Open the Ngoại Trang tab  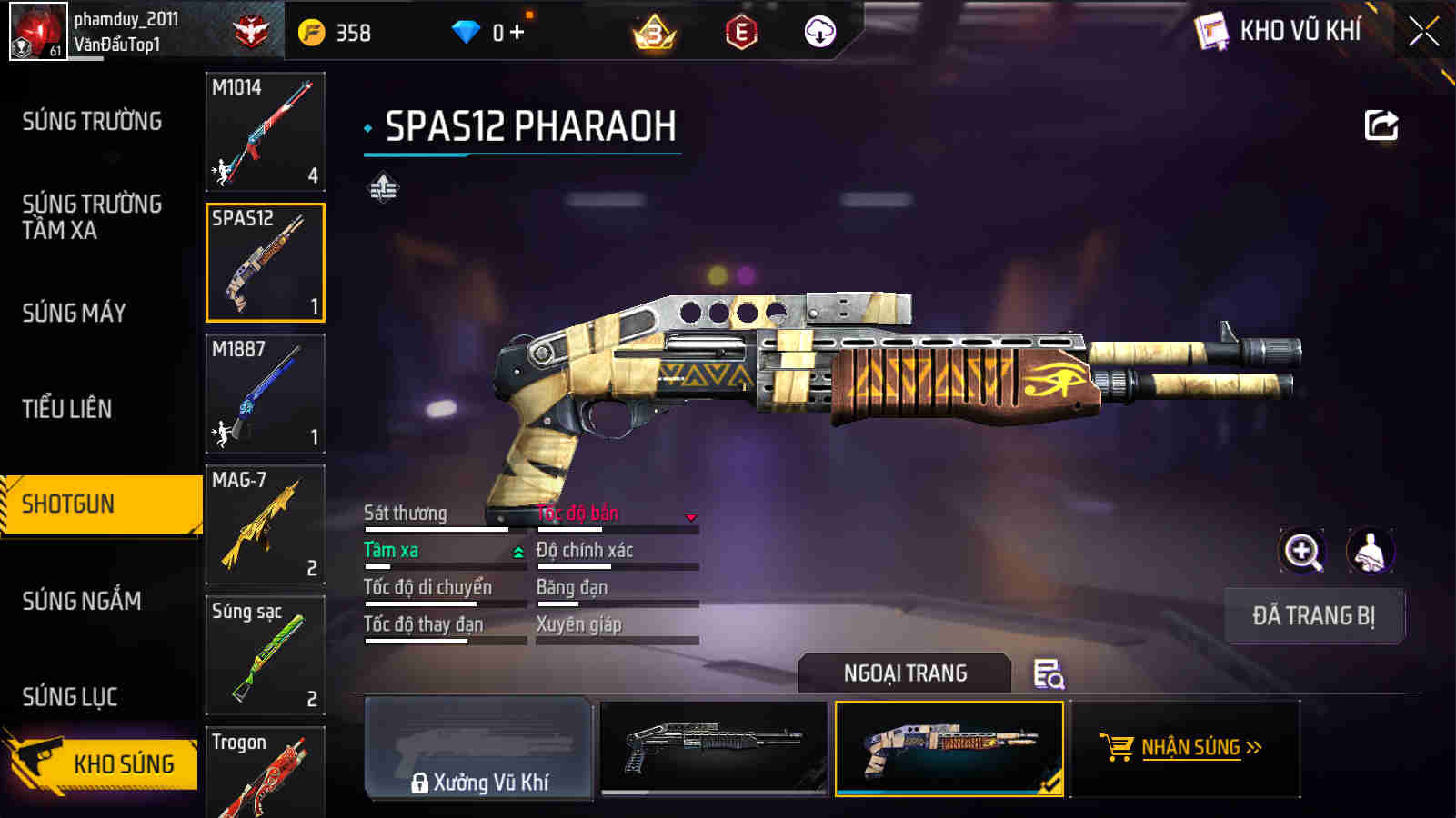coord(905,673)
